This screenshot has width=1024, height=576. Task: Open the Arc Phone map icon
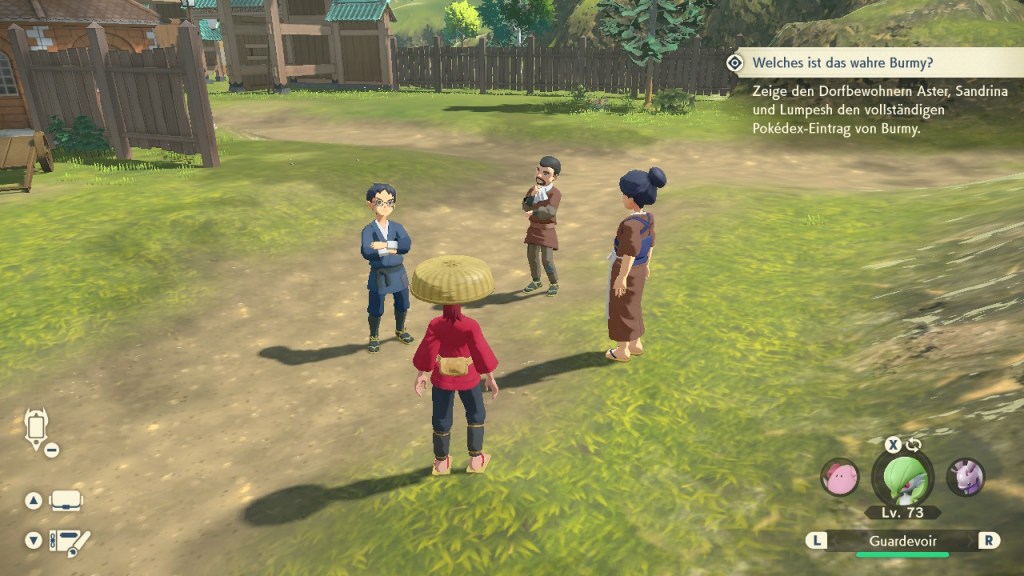coord(37,428)
